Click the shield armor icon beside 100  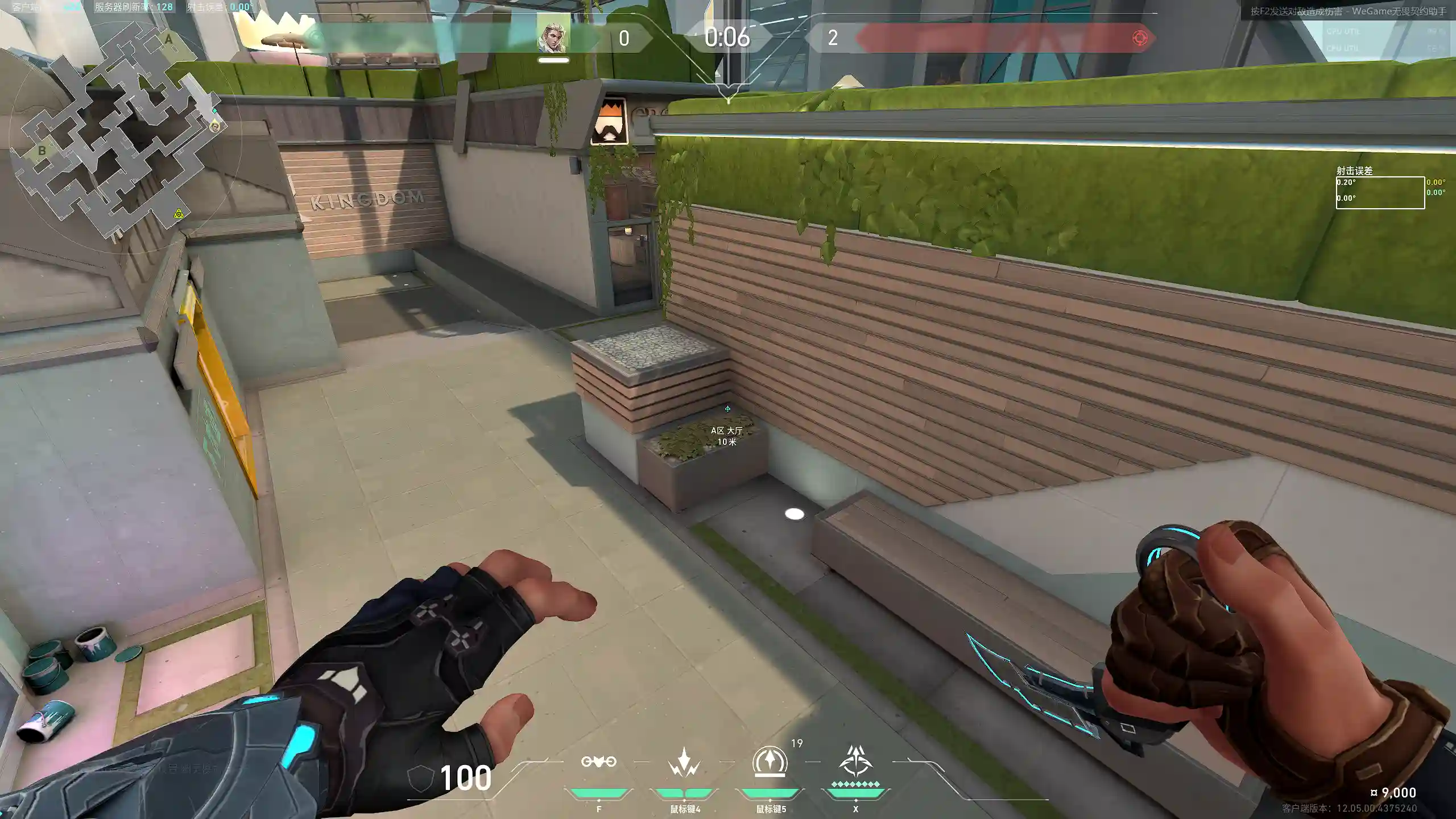tap(420, 777)
